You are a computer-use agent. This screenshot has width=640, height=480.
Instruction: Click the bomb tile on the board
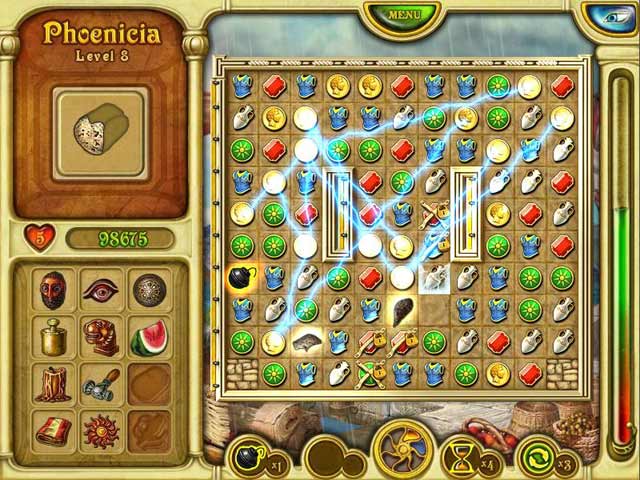point(242,278)
